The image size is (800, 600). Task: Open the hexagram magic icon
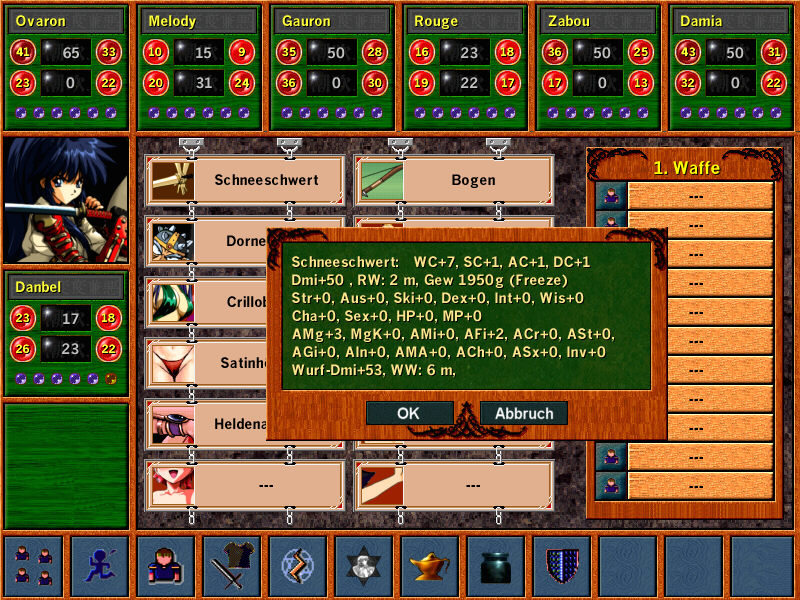364,566
